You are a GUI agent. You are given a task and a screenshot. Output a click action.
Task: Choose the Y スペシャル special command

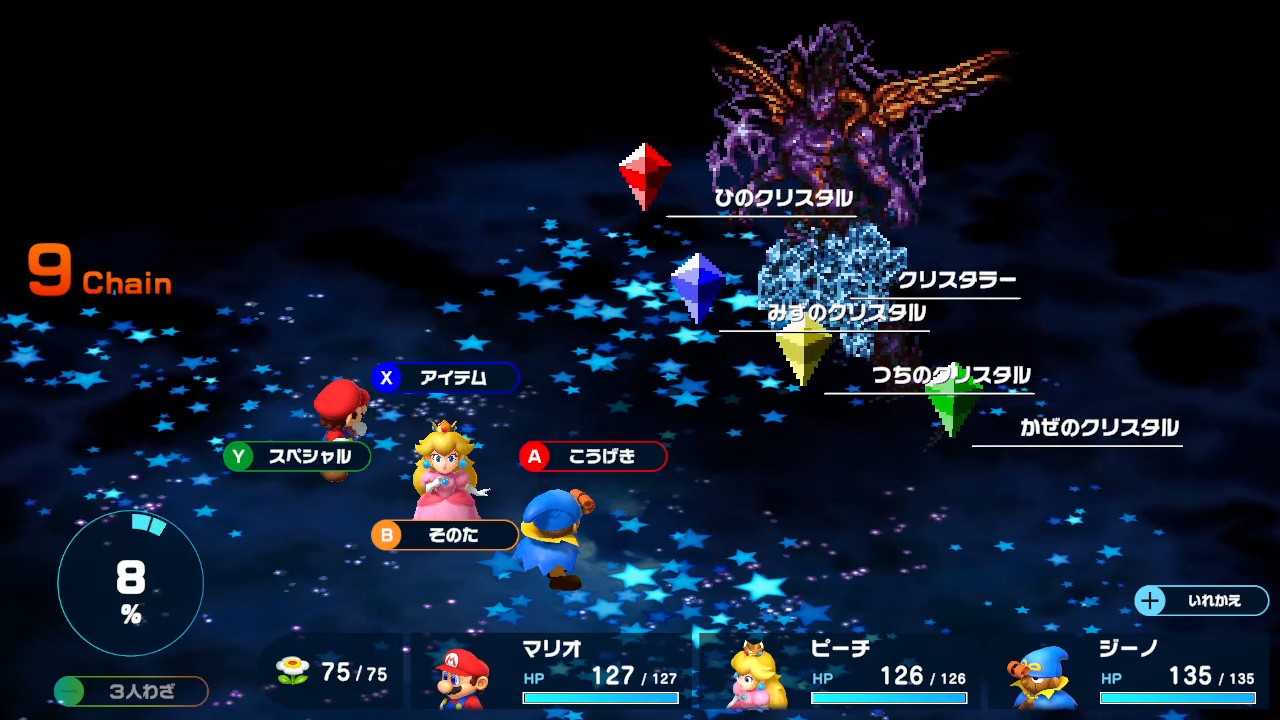297,457
